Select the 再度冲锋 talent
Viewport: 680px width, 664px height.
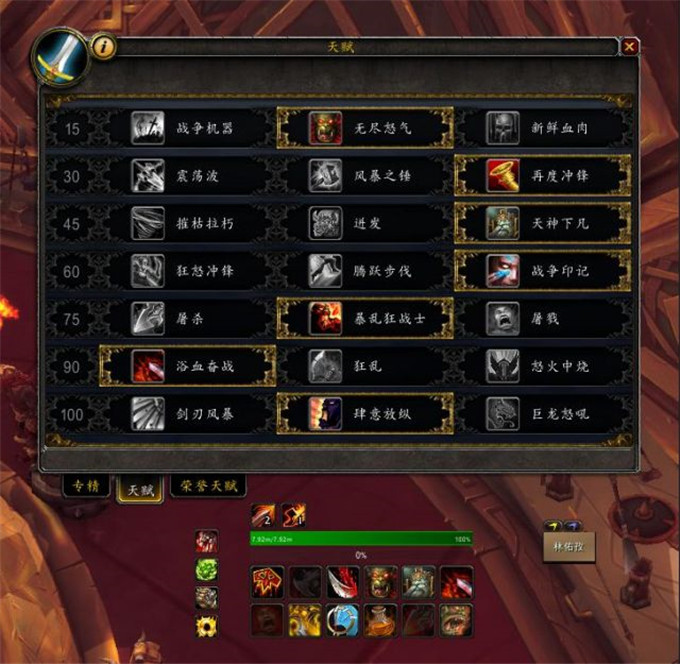point(543,176)
